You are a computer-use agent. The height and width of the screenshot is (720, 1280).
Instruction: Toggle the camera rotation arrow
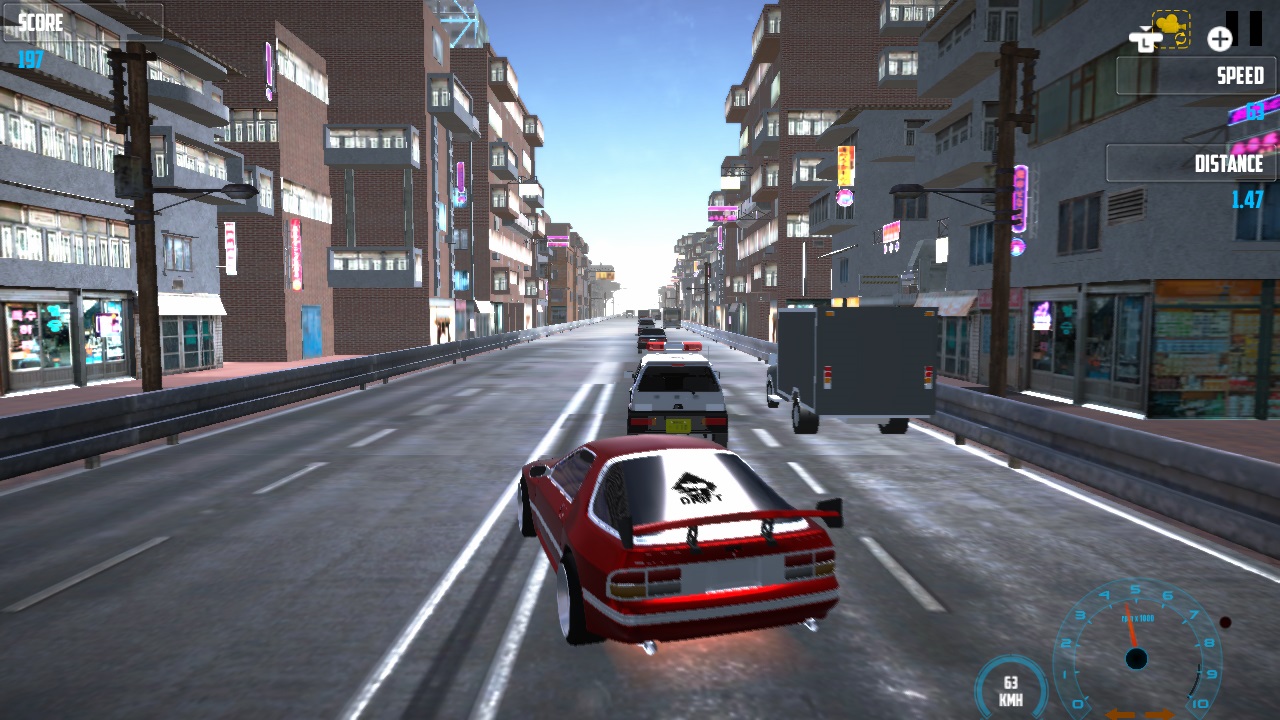click(1180, 39)
